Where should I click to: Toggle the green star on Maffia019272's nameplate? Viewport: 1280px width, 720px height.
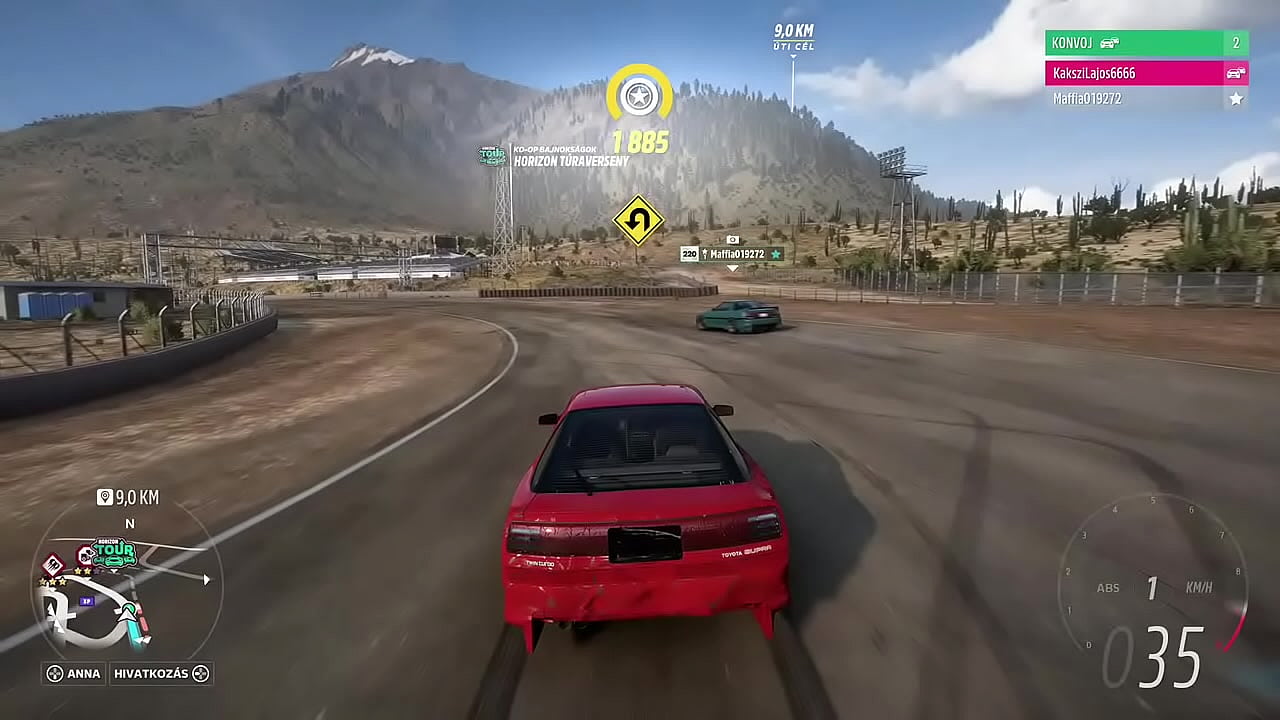click(776, 254)
